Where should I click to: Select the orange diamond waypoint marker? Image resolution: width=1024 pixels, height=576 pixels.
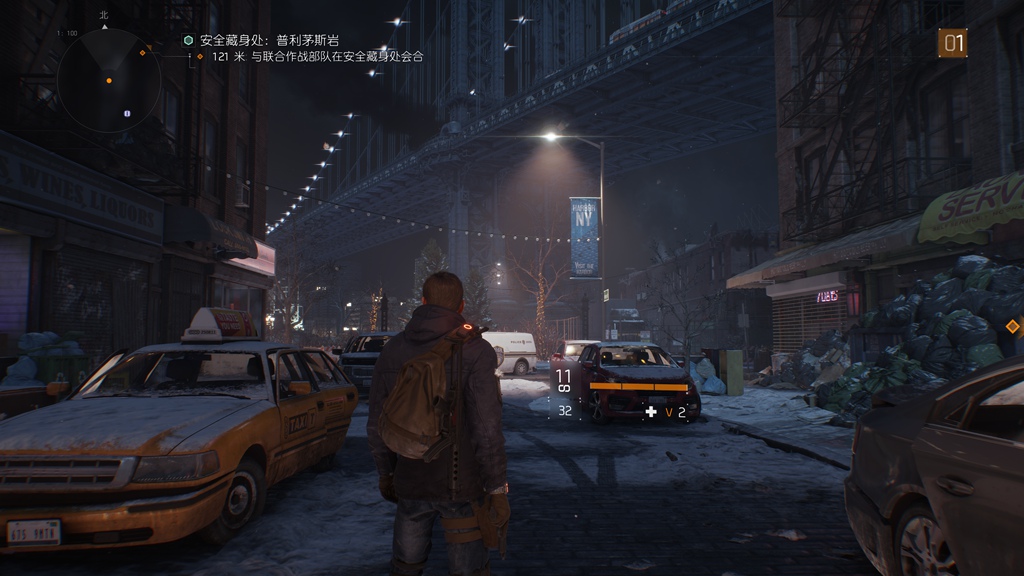click(1012, 326)
